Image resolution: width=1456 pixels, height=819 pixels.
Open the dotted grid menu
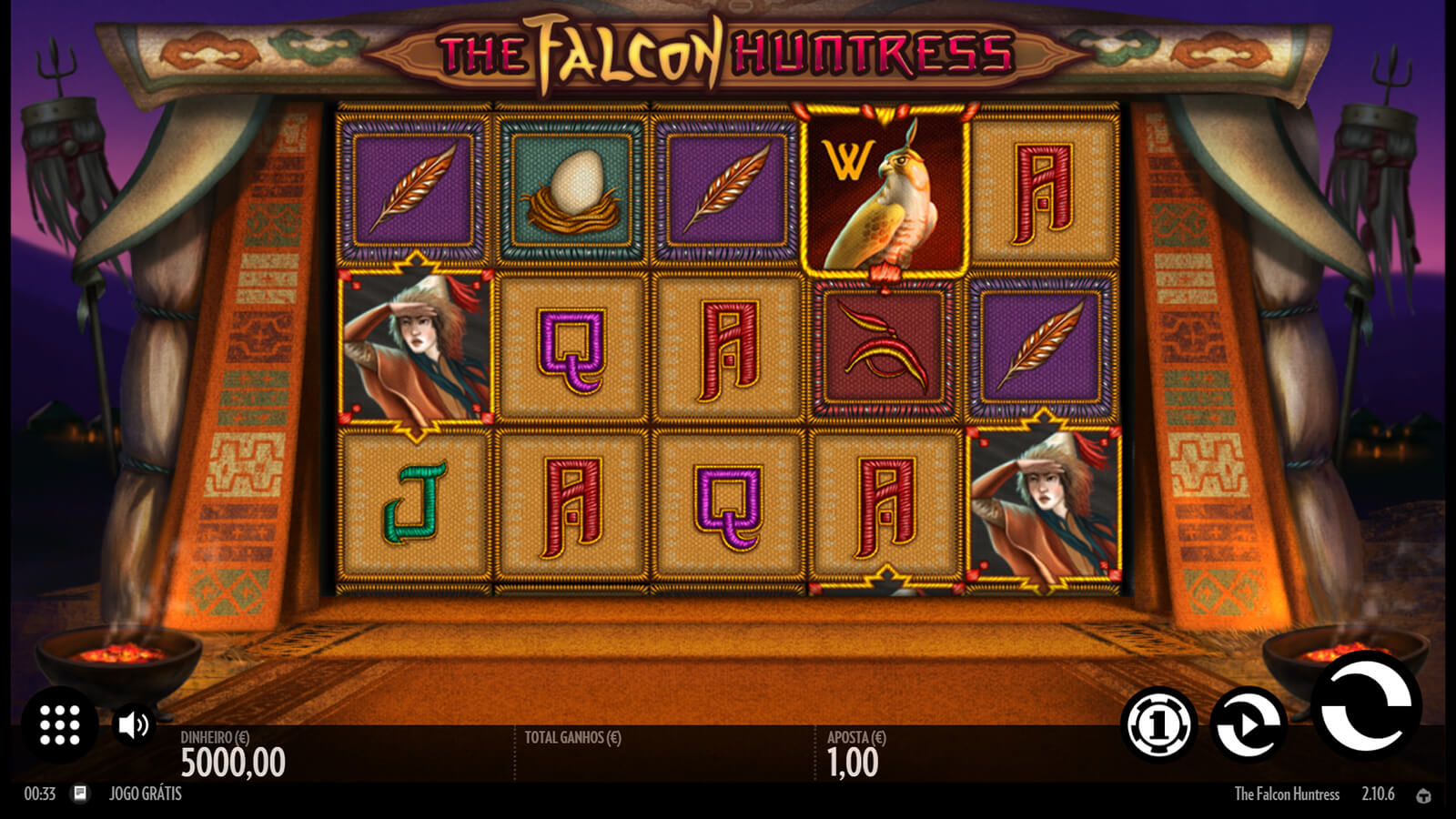click(60, 725)
